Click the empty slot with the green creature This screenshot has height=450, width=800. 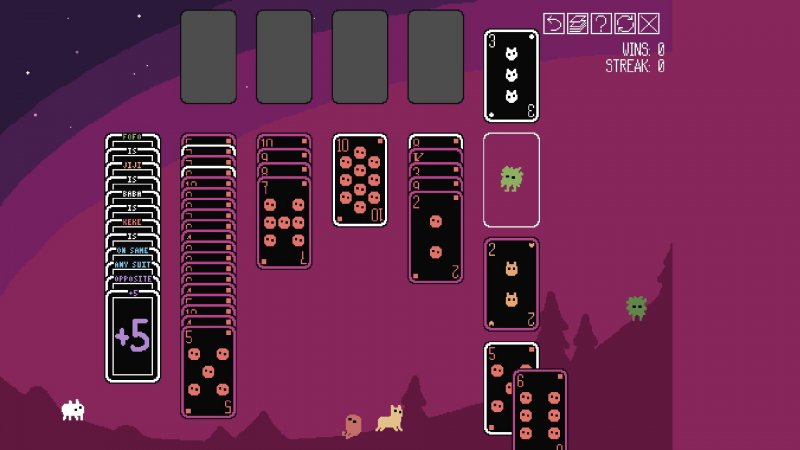click(x=511, y=180)
